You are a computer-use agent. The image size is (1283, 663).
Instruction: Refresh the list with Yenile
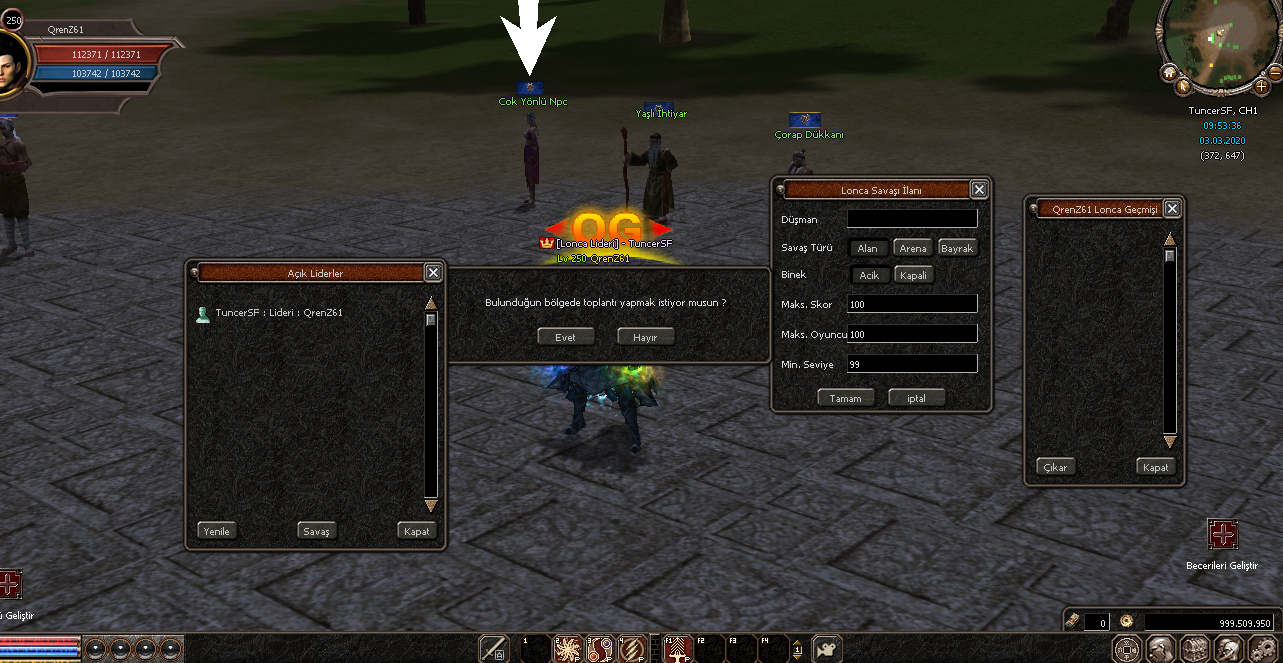pyautogui.click(x=216, y=531)
